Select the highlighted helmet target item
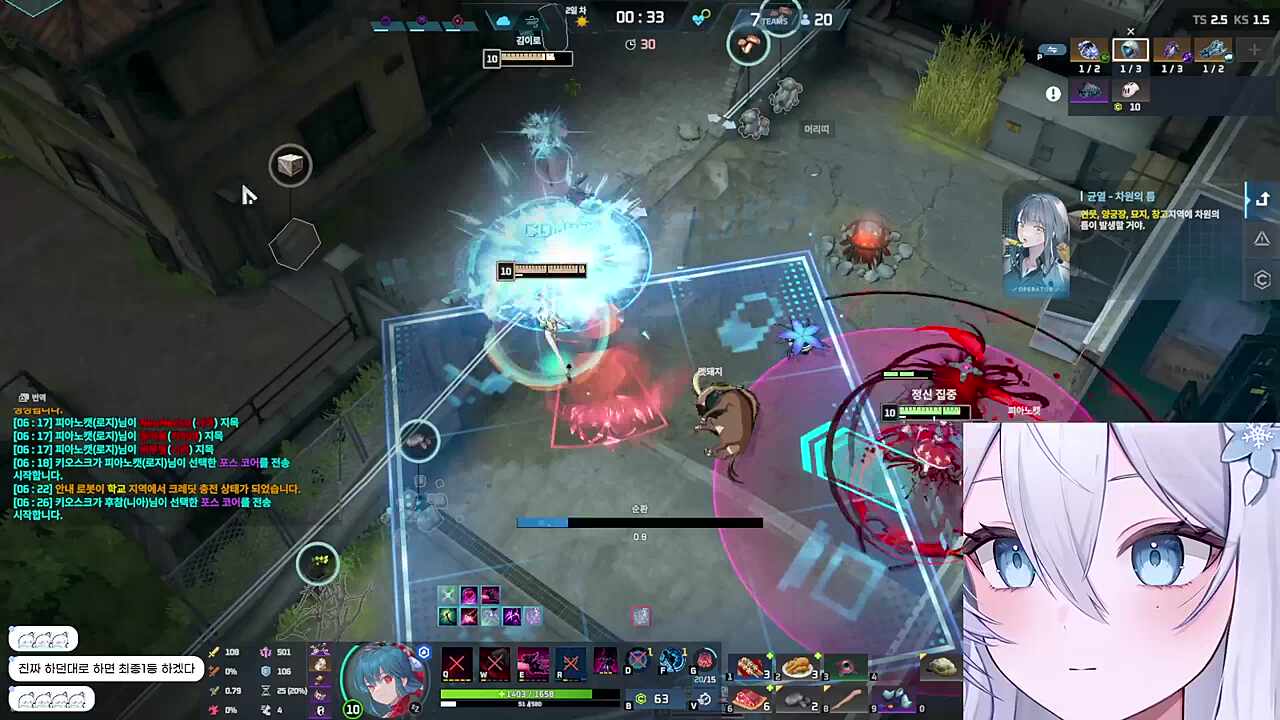This screenshot has width=1280, height=720. coord(1130,50)
